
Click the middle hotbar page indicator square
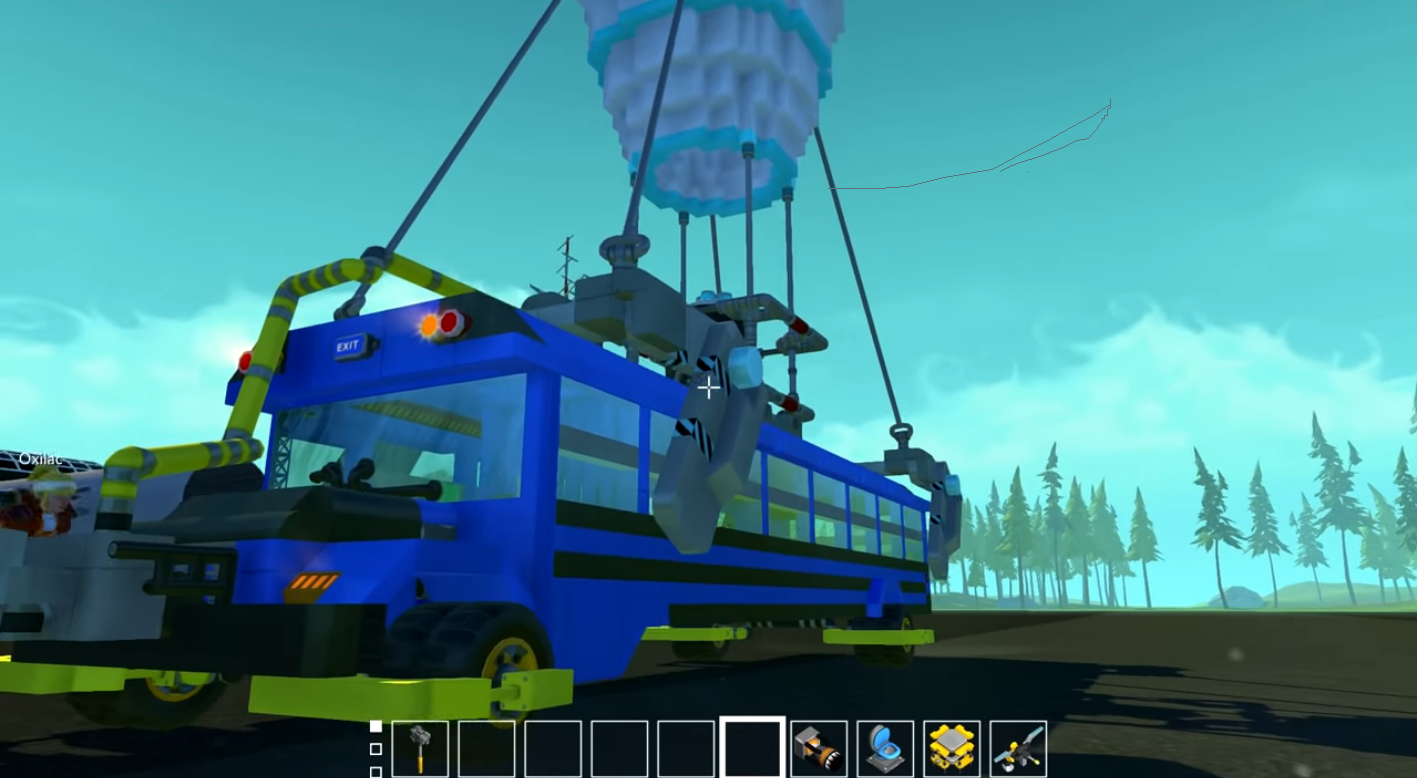pyautogui.click(x=374, y=750)
